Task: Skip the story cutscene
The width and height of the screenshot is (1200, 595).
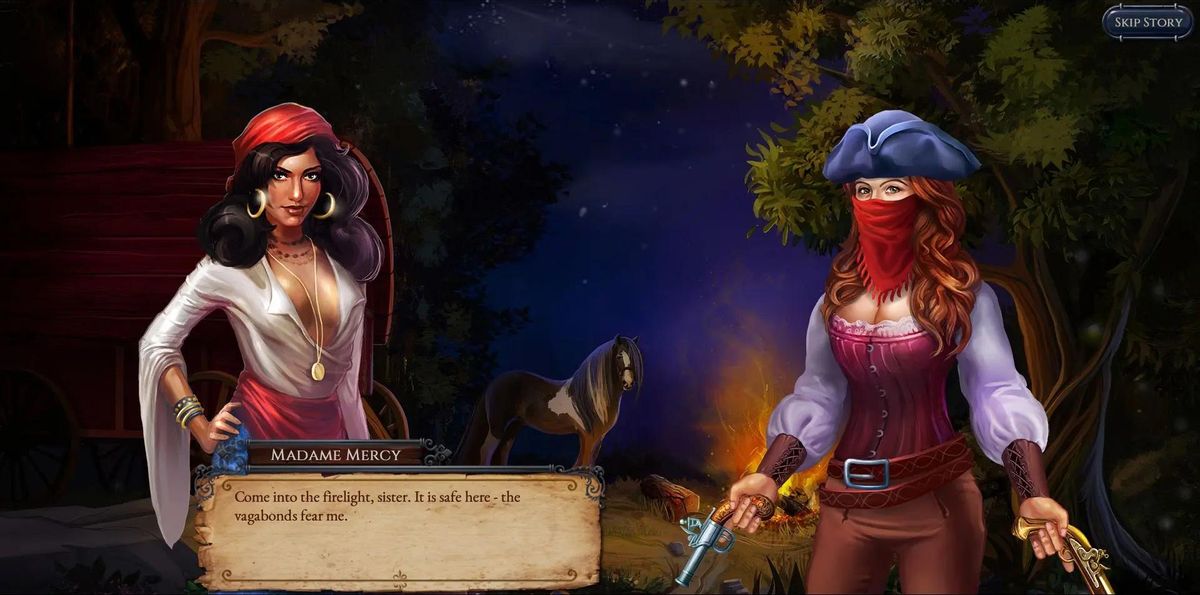Action: tap(1147, 22)
